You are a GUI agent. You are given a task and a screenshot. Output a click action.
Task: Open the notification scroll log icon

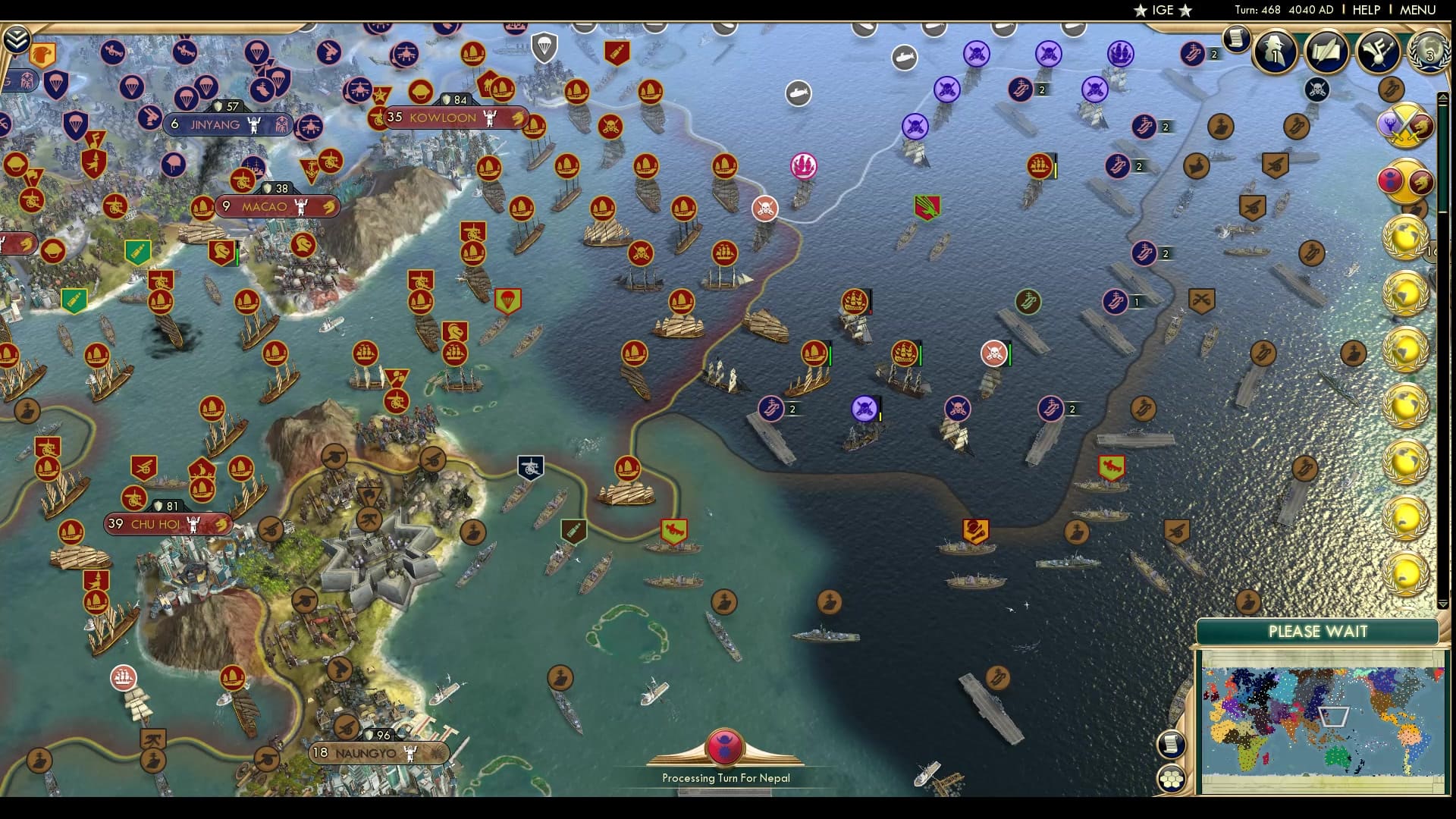tap(1236, 39)
